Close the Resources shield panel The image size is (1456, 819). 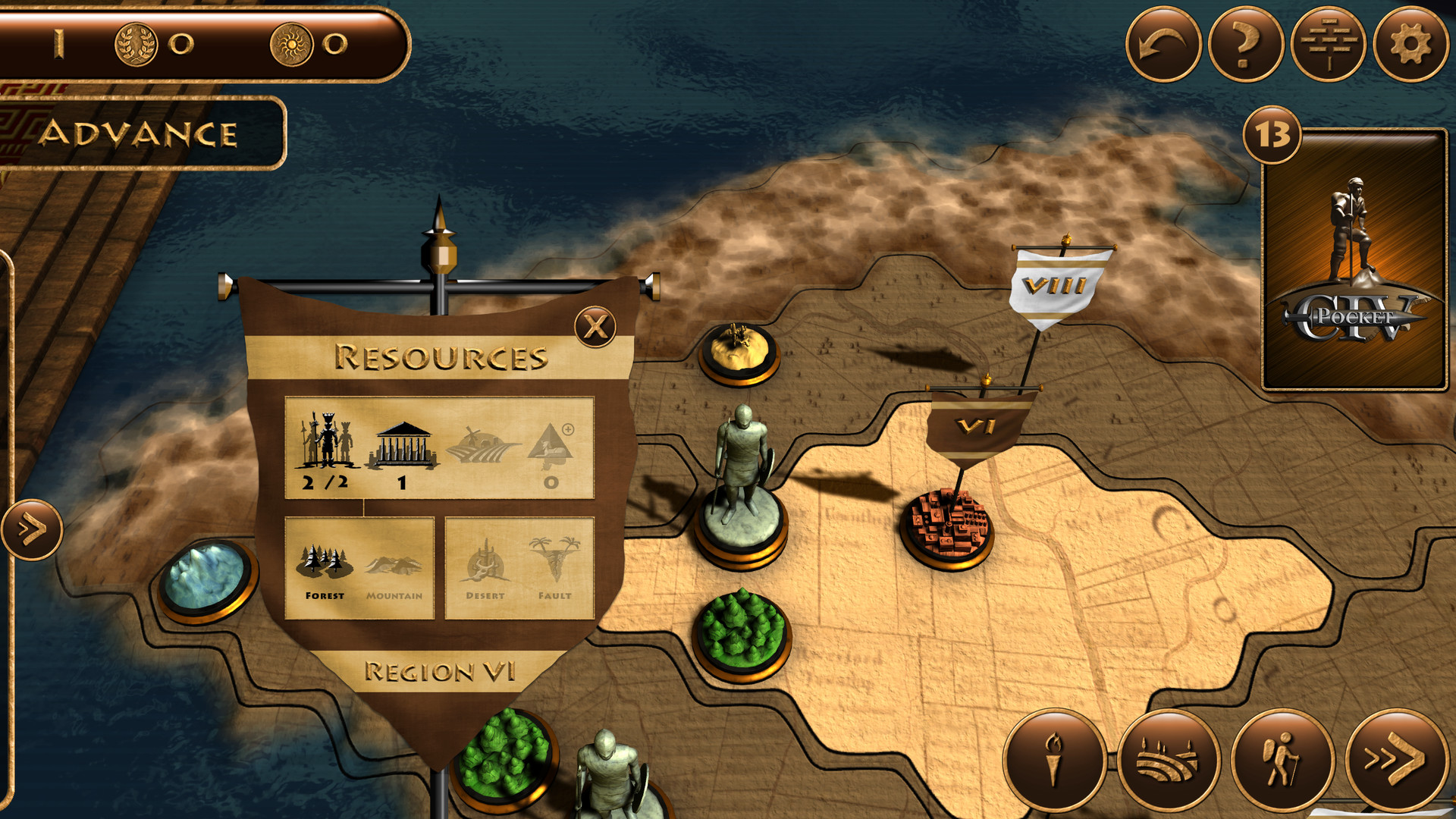[596, 326]
